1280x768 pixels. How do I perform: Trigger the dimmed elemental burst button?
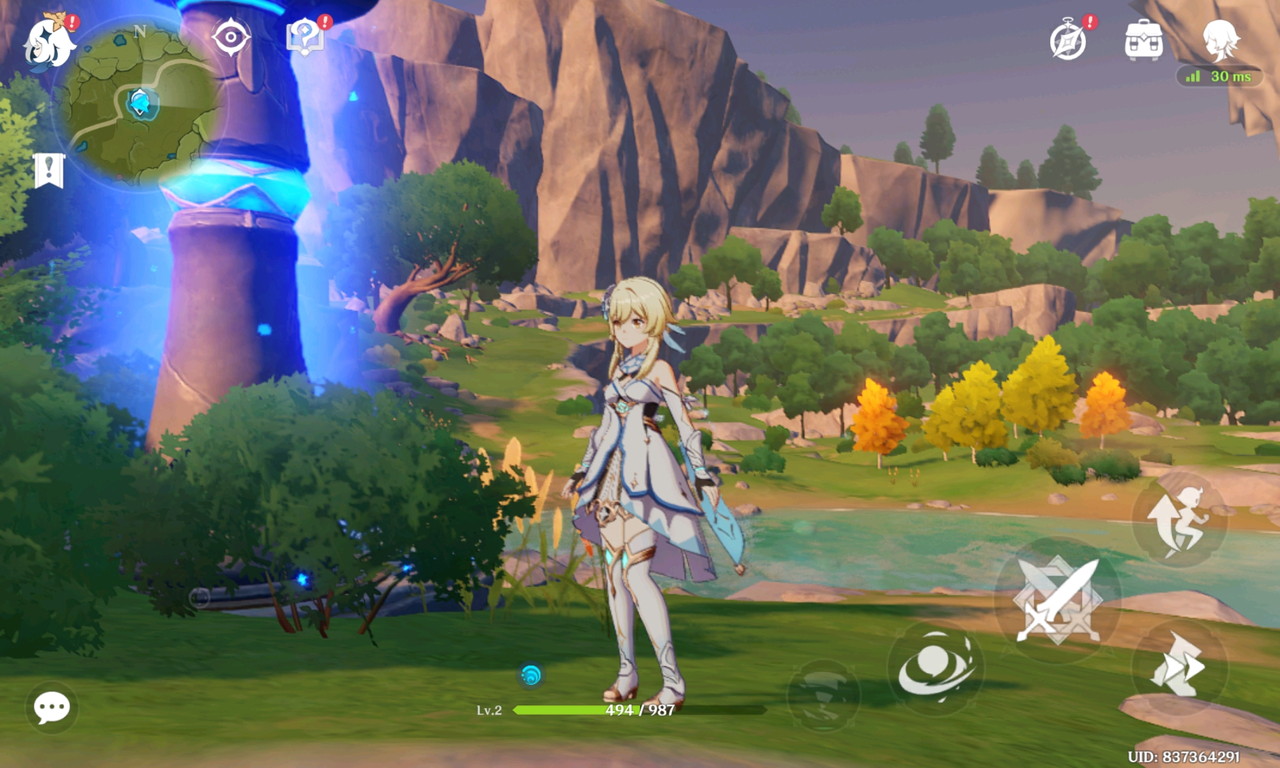point(823,695)
